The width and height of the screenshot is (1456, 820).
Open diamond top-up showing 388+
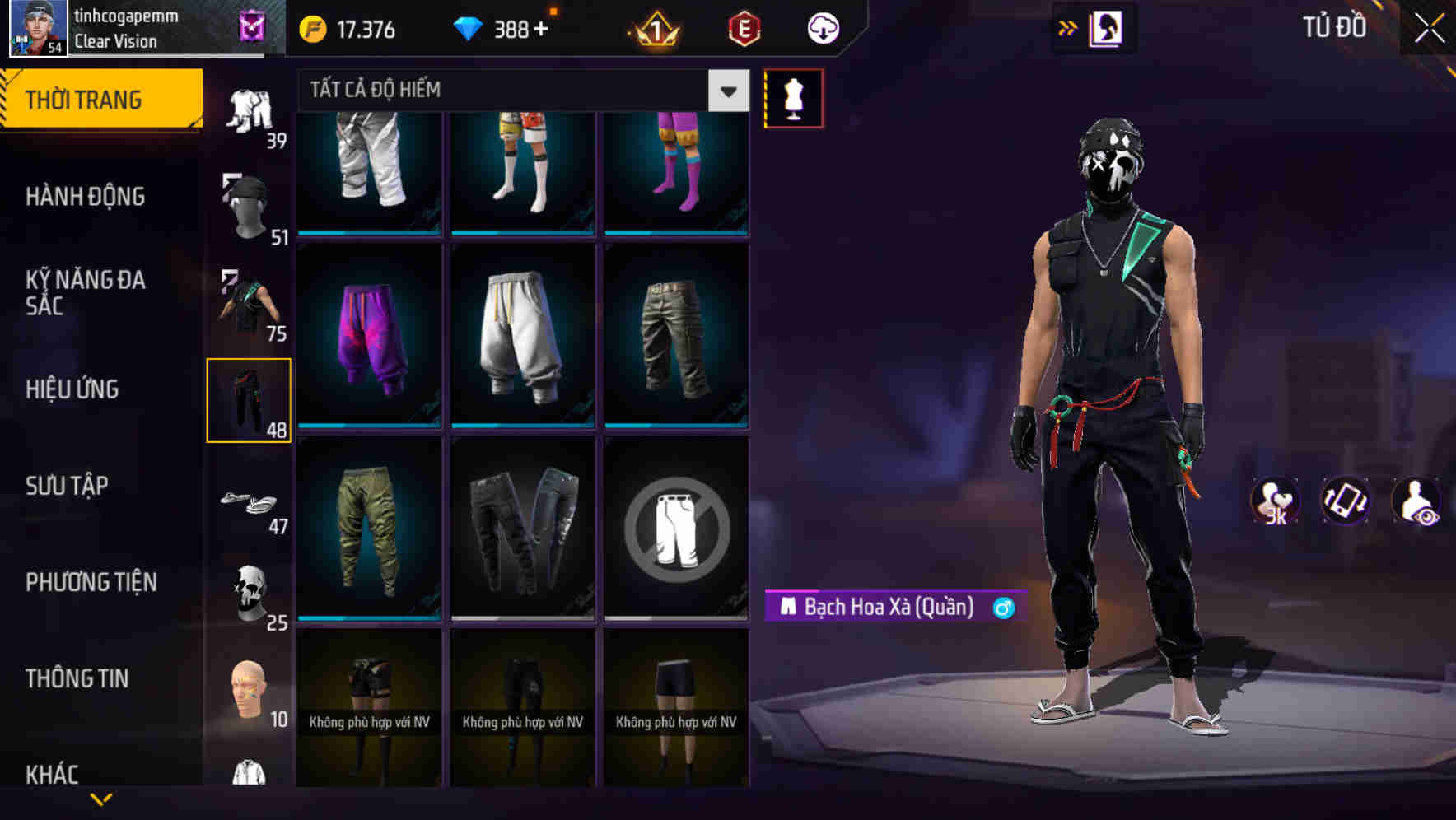[502, 29]
